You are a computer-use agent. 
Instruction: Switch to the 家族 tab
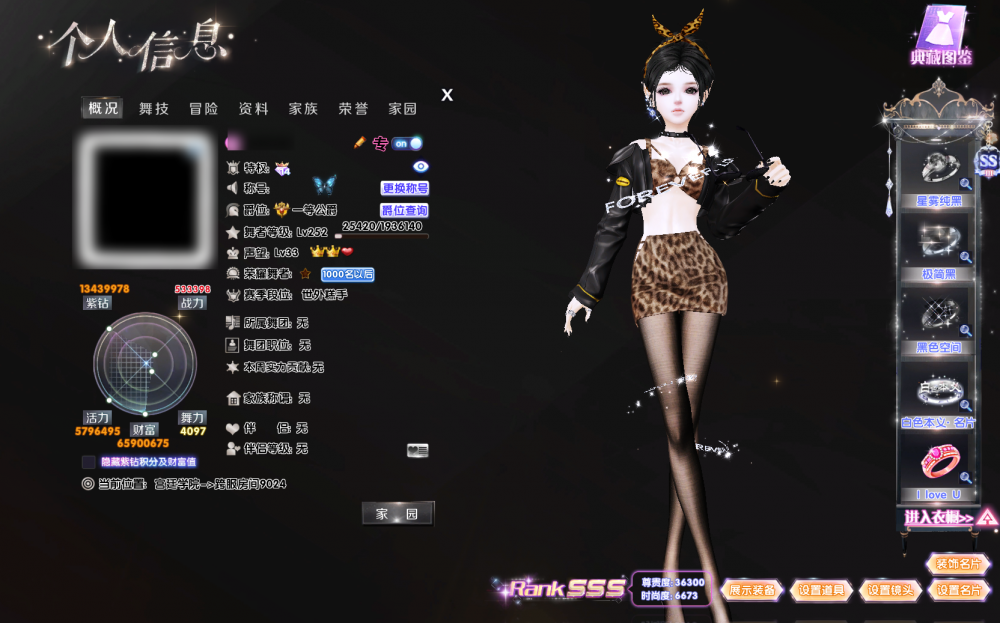click(x=303, y=109)
